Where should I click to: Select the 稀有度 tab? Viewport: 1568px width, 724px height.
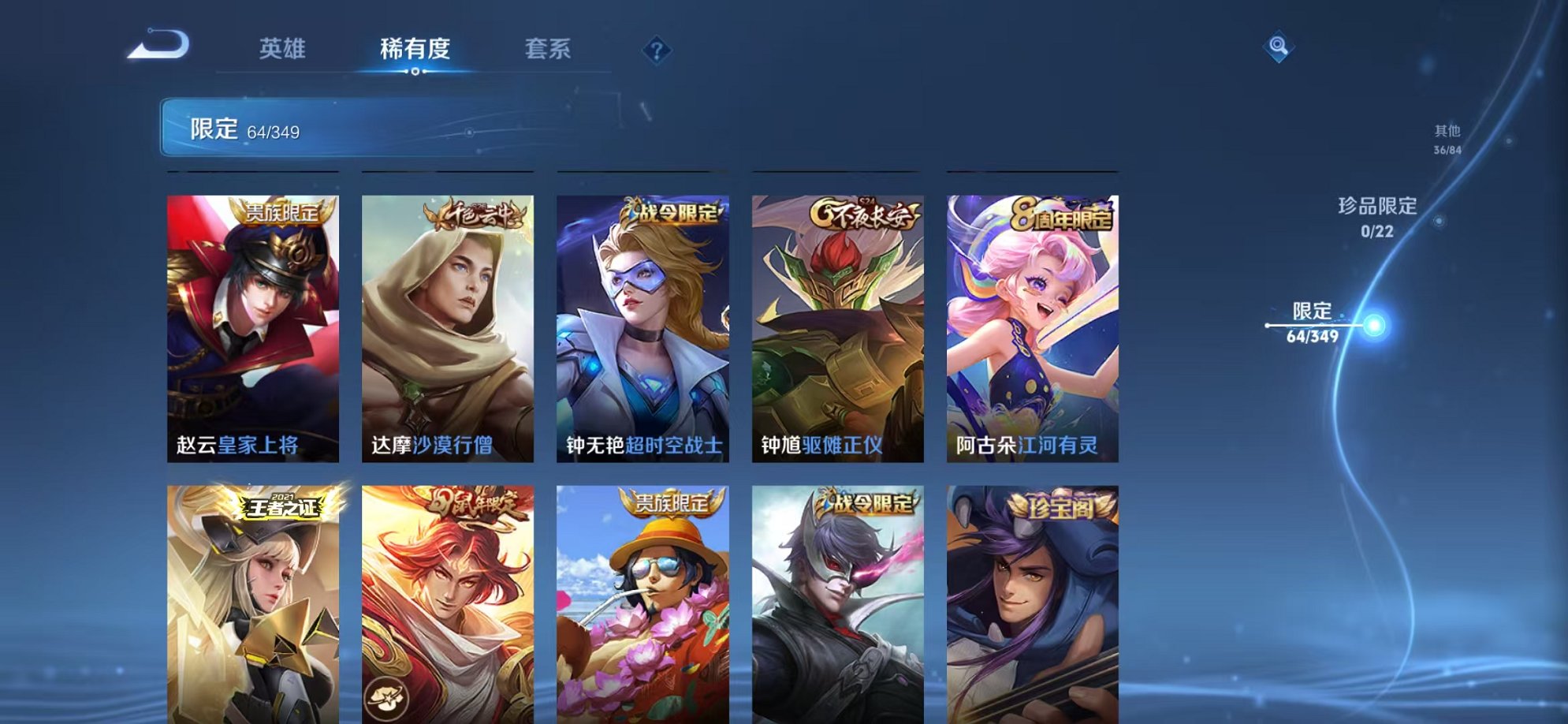416,49
